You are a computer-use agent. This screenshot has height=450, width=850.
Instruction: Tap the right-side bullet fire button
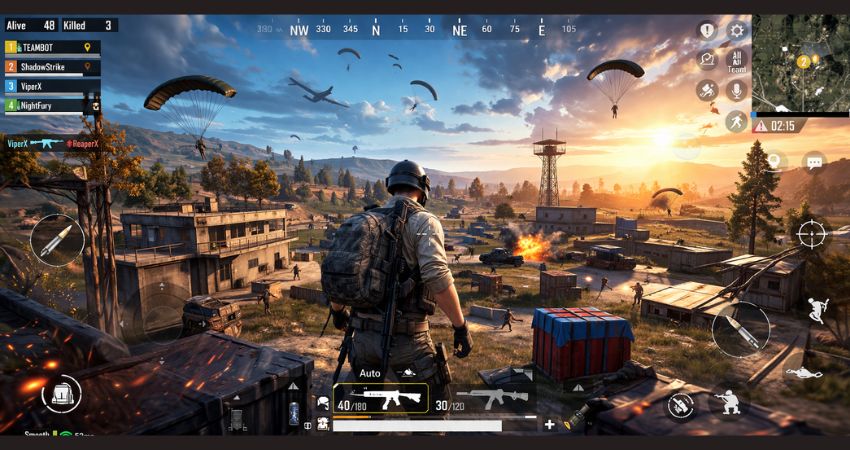point(741,329)
